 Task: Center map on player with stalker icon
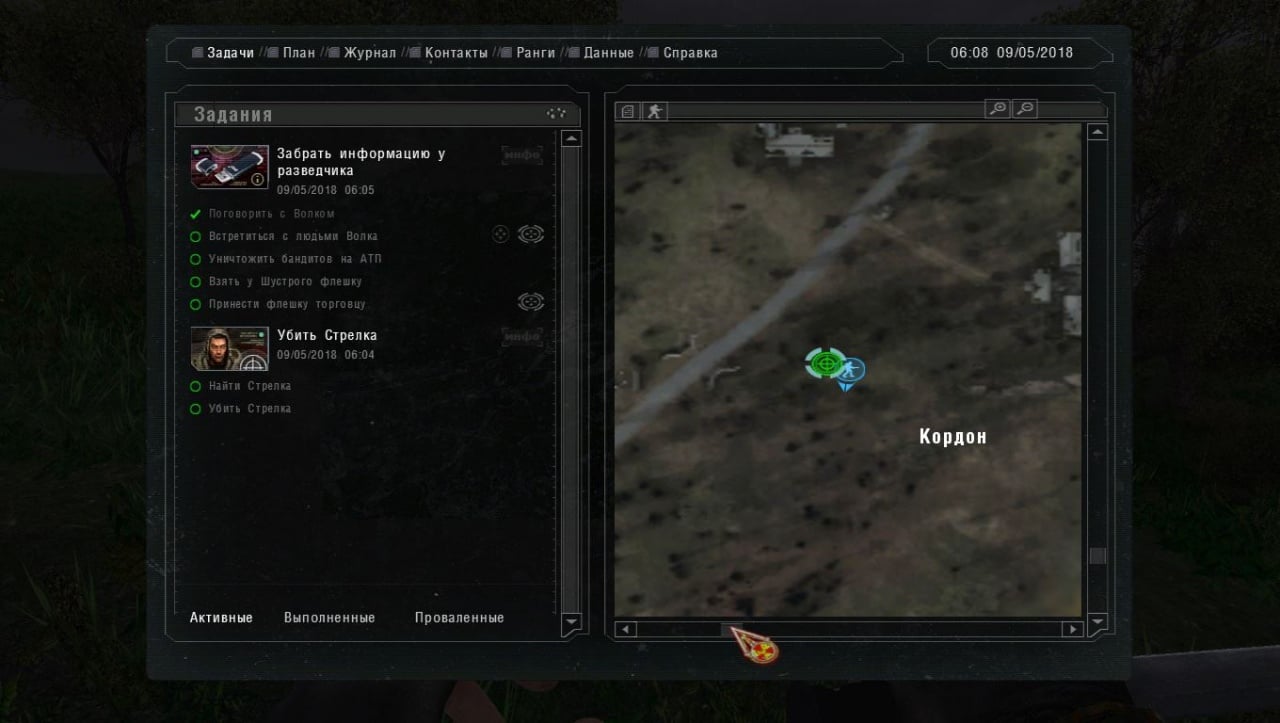[654, 111]
